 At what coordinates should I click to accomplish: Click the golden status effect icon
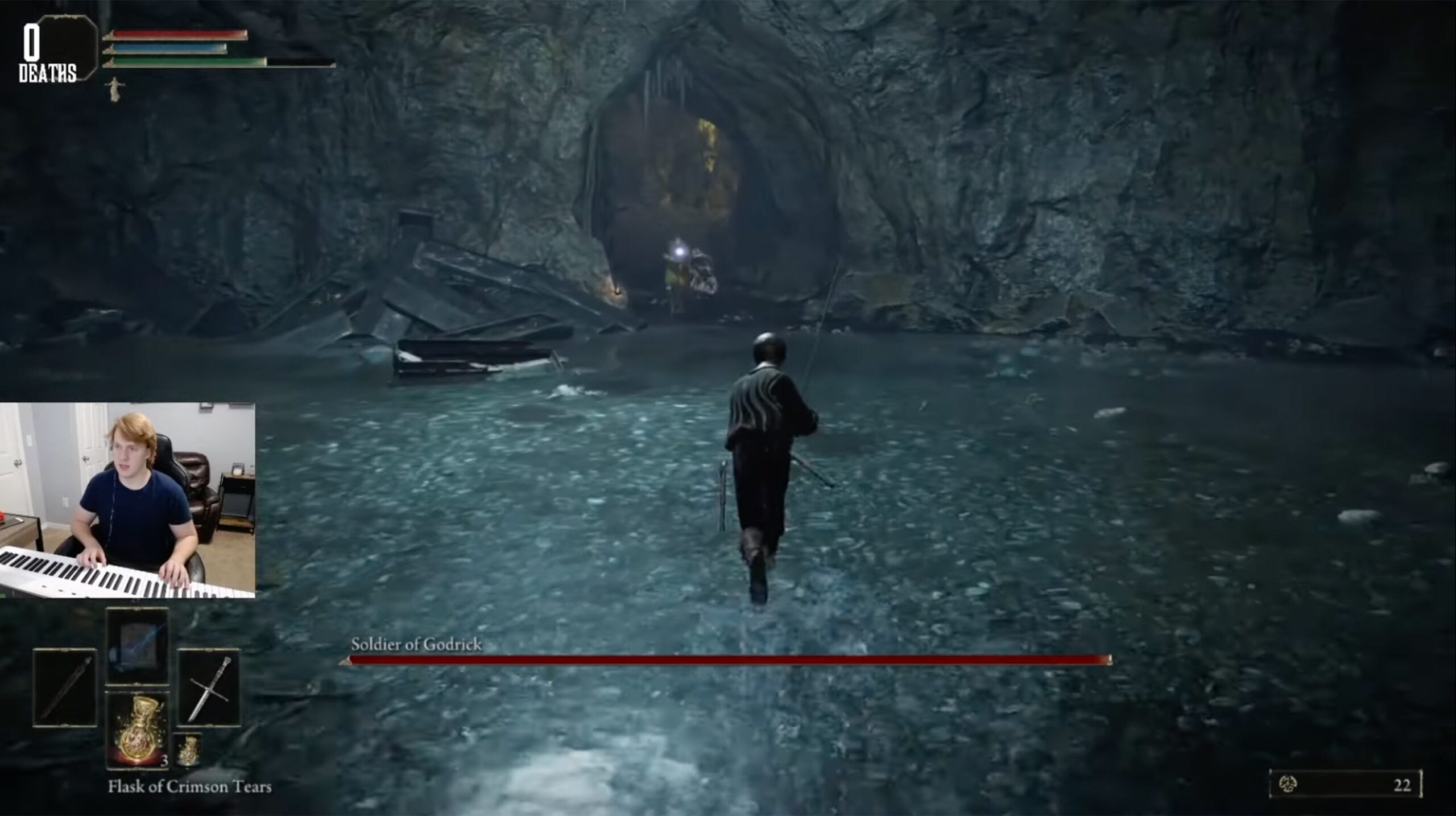tap(116, 89)
